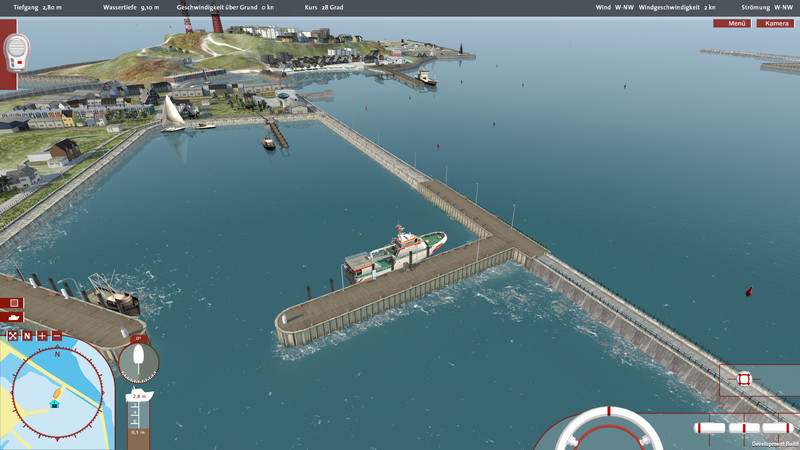Viewport: 800px width, 450px height.
Task: Zoom in on the minimap
Action: point(42,336)
